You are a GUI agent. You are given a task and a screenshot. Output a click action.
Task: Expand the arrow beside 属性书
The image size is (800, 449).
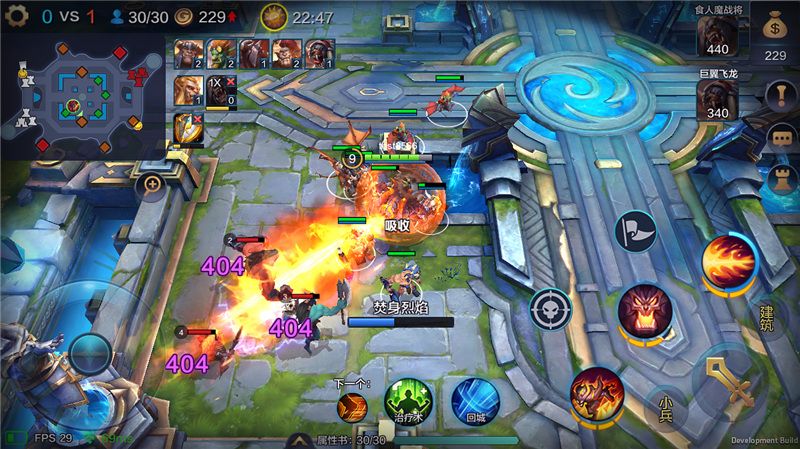coord(298,440)
